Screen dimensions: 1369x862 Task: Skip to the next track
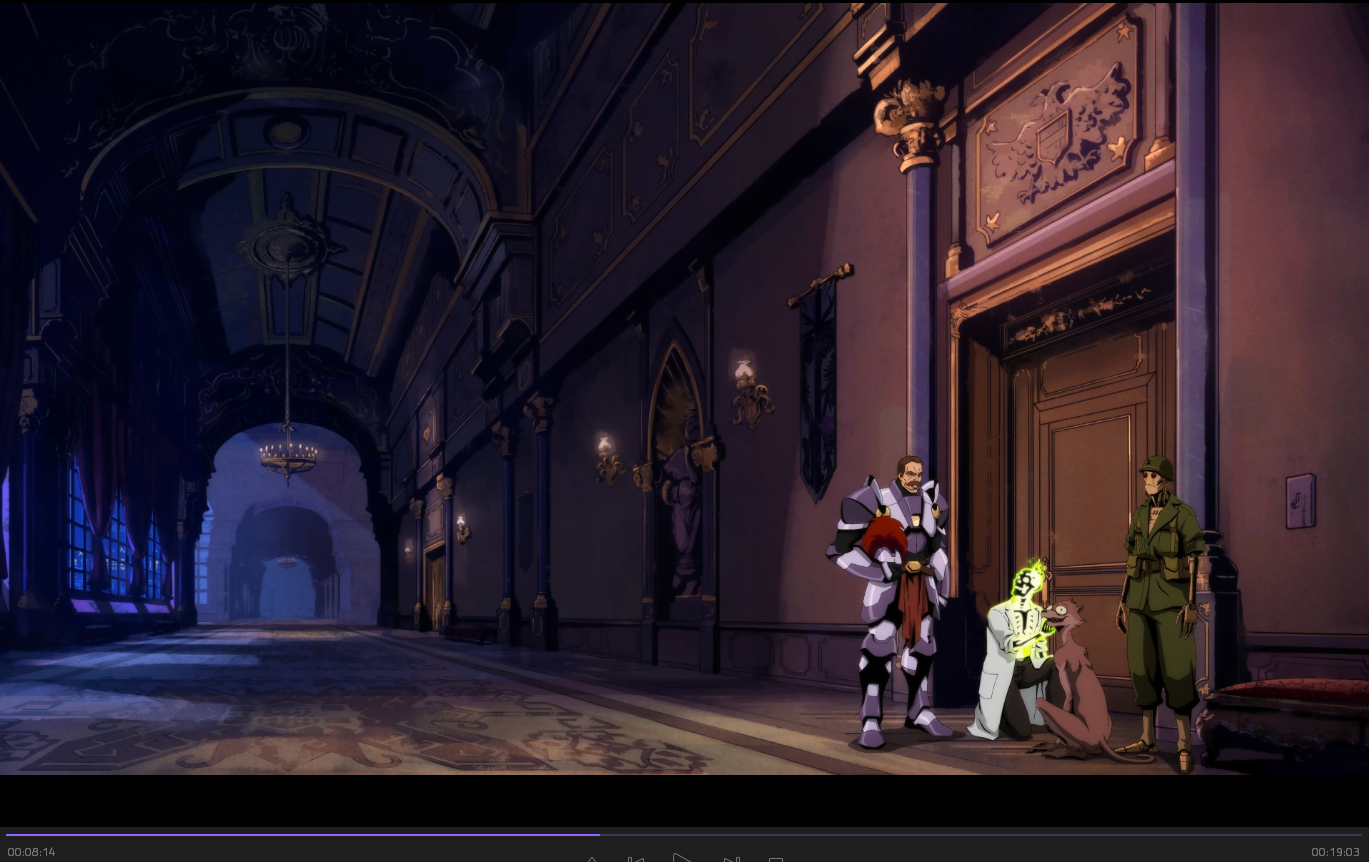point(731,859)
